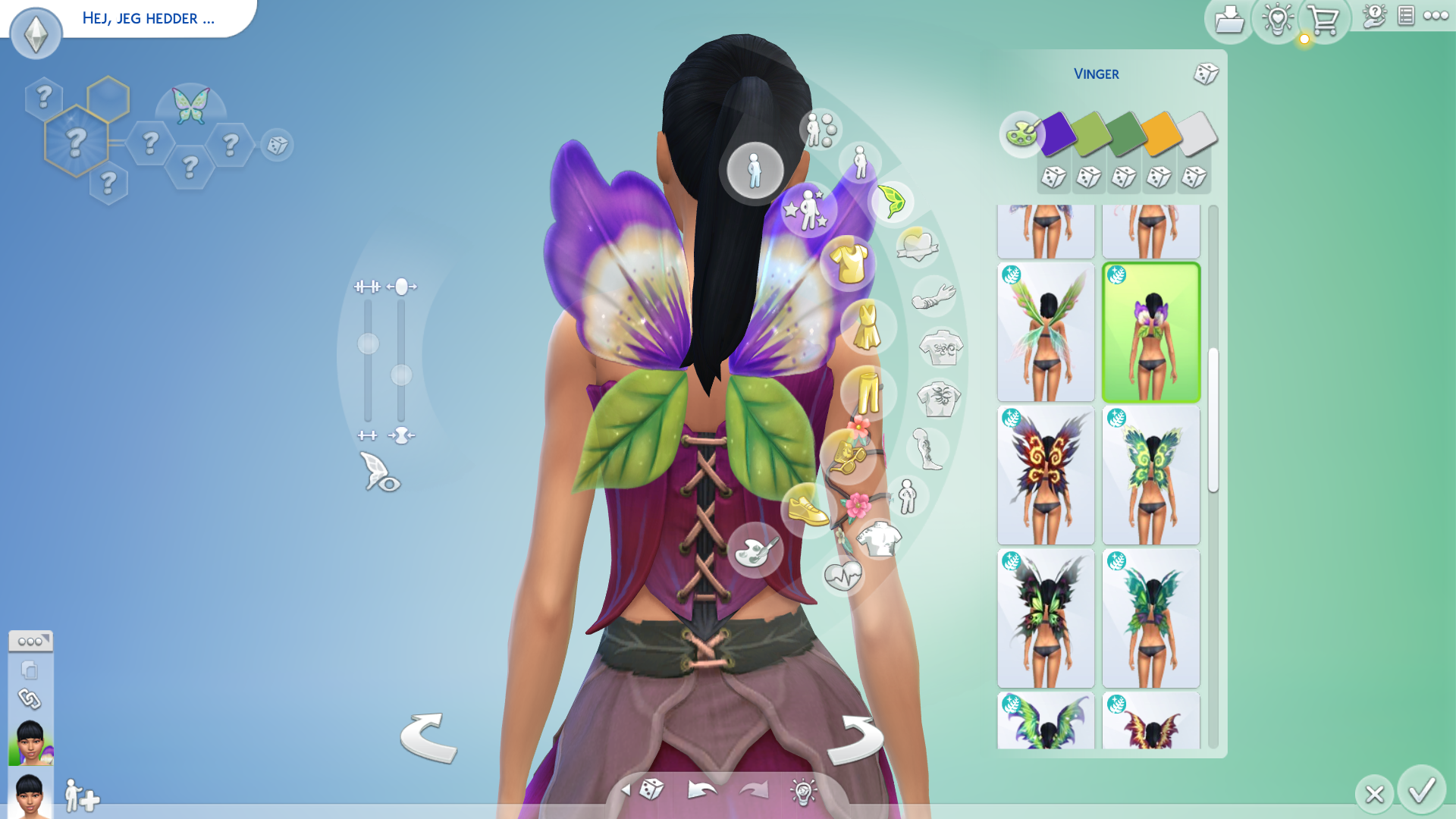The image size is (1456, 819).
Task: Open the yellow shirt tops category
Action: [x=849, y=263]
